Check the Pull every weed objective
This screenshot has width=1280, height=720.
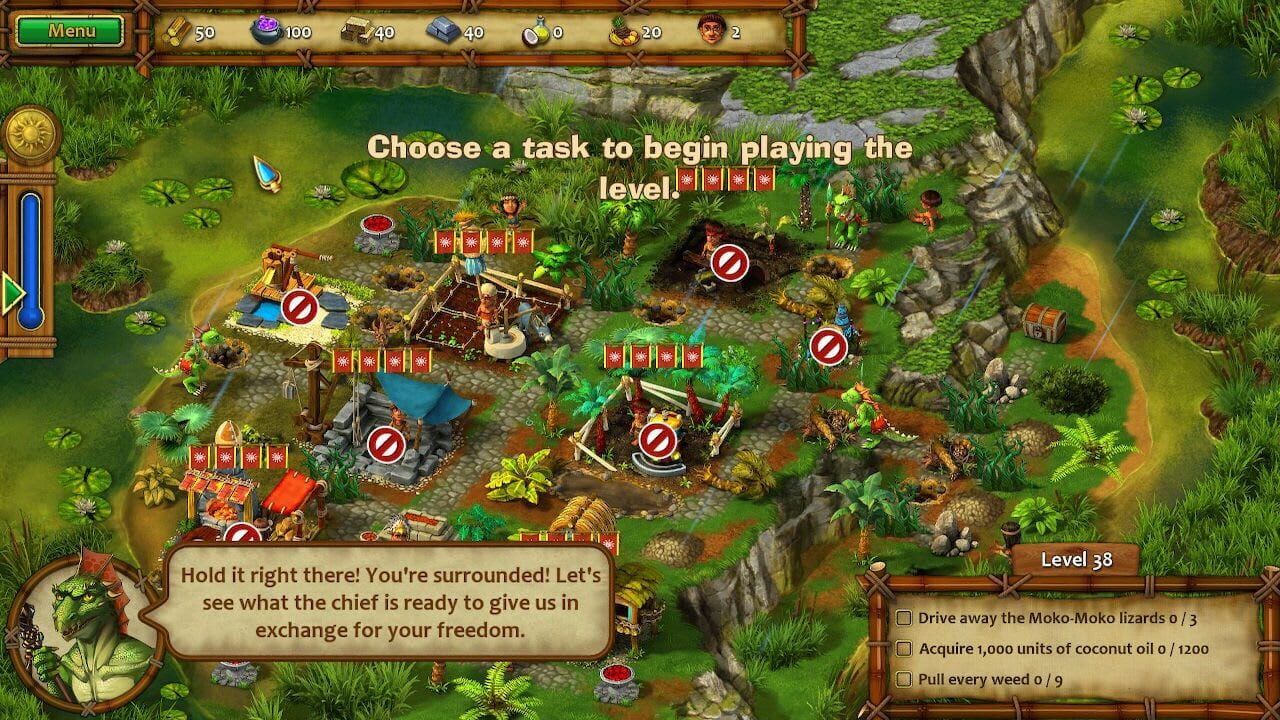point(905,681)
